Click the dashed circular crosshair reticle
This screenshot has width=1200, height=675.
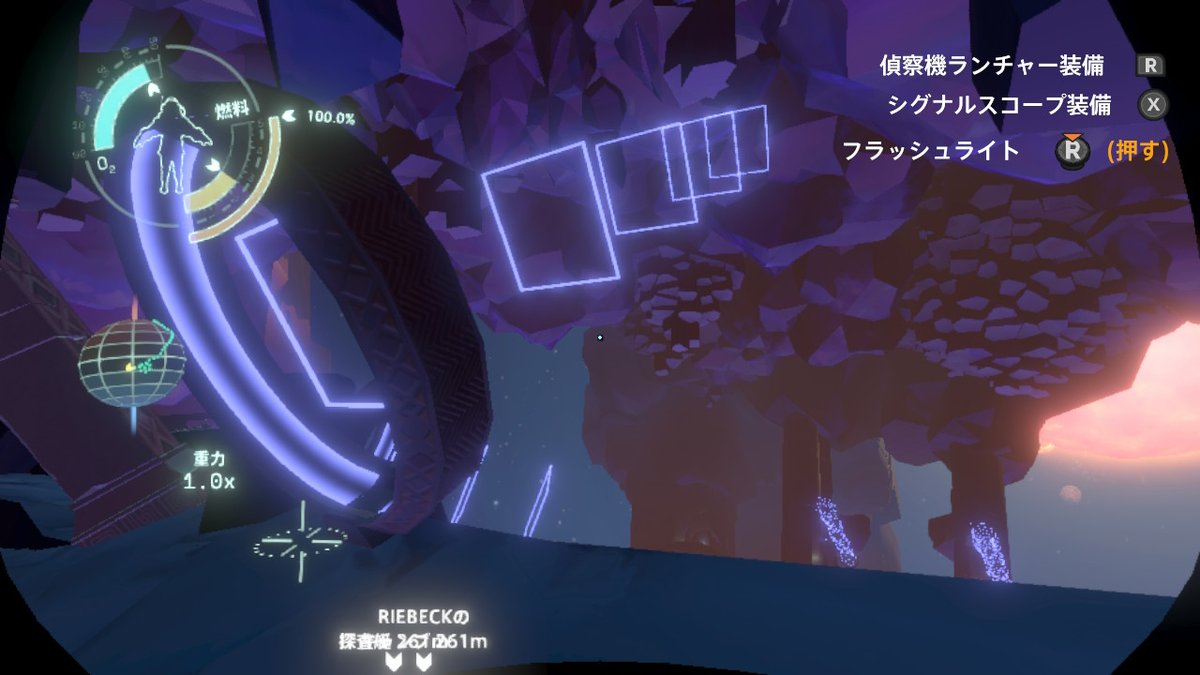tap(300, 545)
